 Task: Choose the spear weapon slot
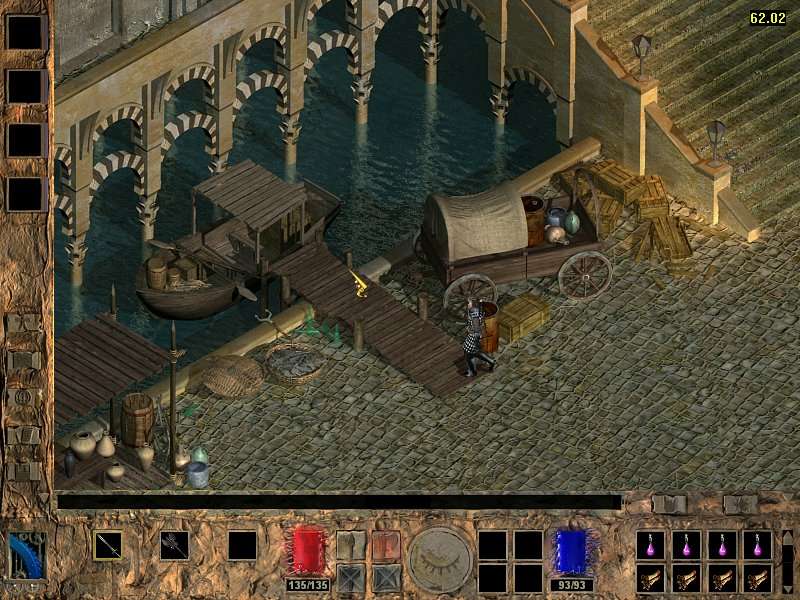pyautogui.click(x=108, y=545)
